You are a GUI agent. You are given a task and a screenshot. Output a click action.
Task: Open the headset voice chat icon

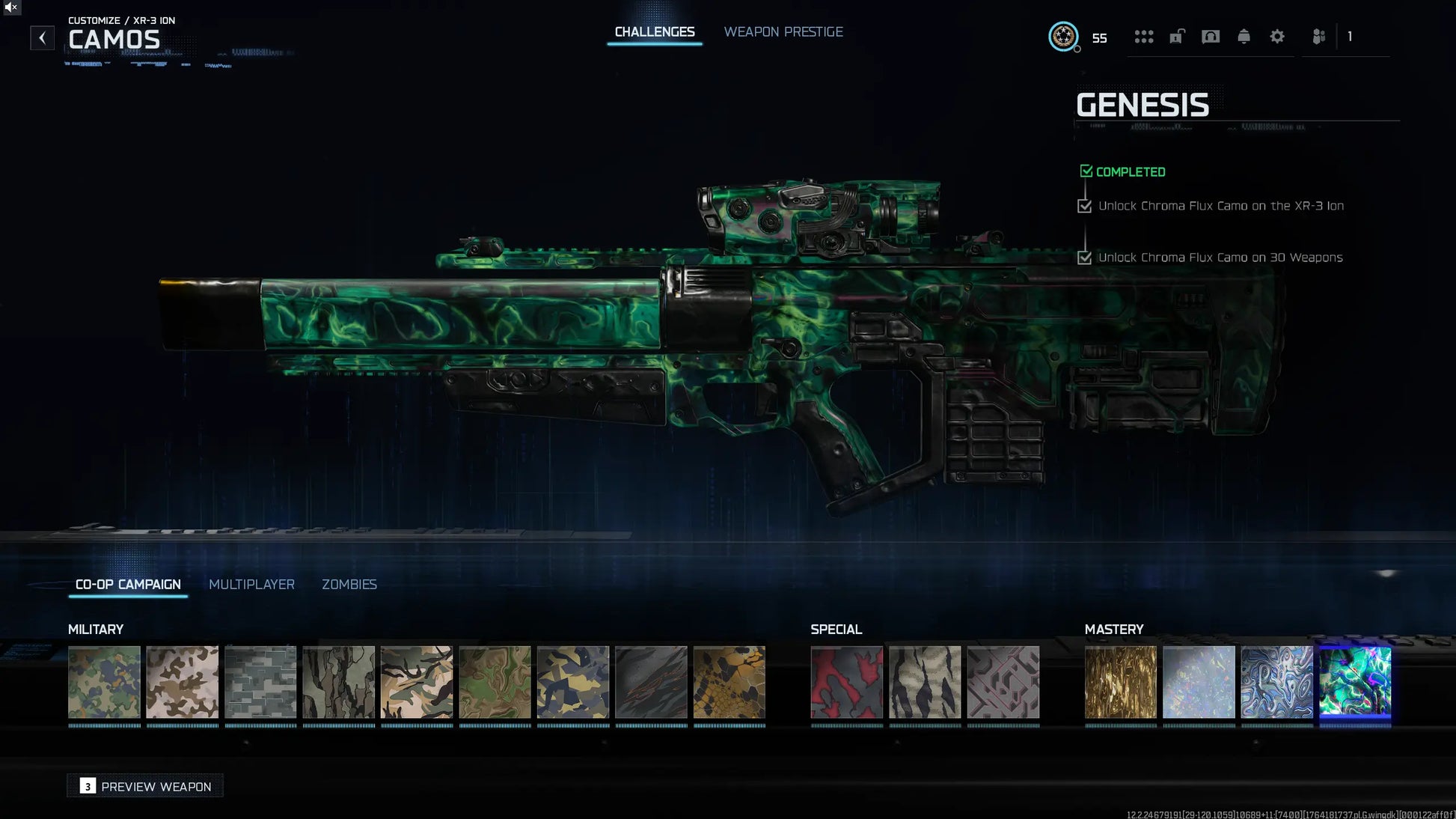pyautogui.click(x=1210, y=37)
